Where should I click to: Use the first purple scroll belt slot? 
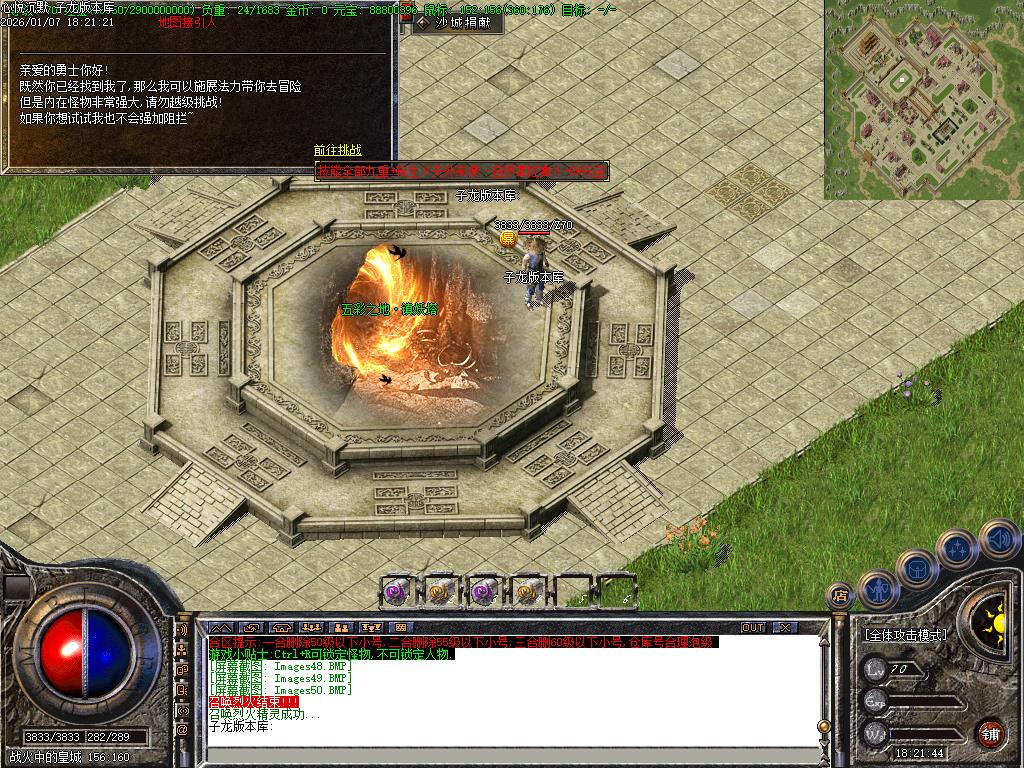397,591
